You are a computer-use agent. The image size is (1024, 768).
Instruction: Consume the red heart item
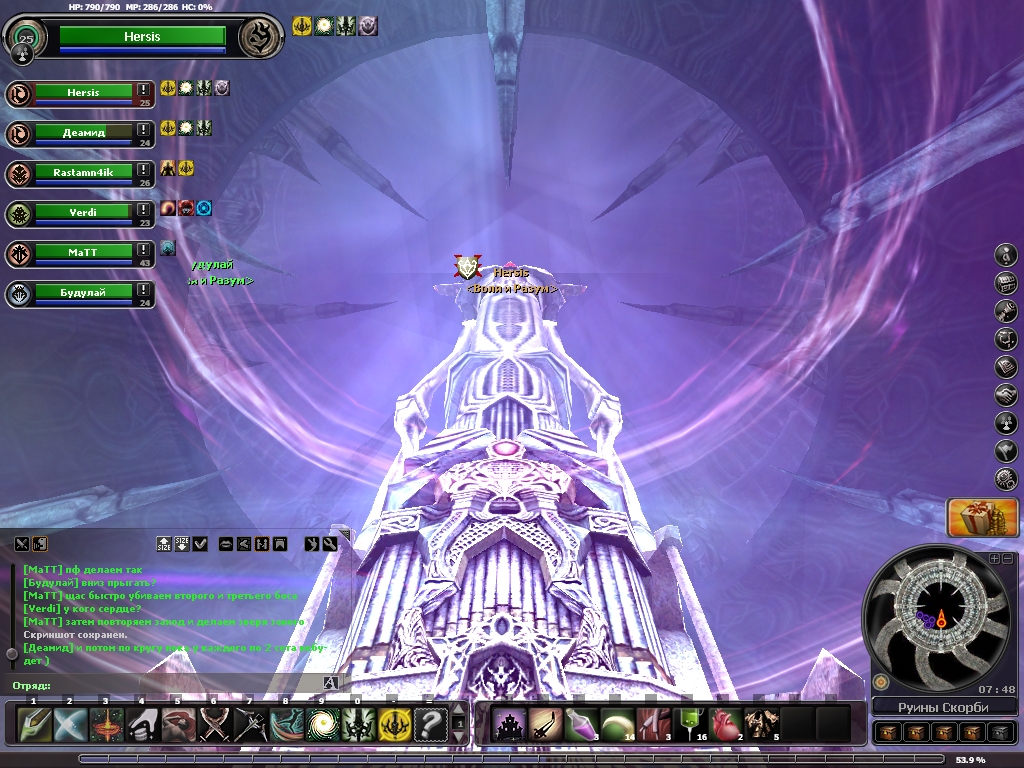[725, 723]
